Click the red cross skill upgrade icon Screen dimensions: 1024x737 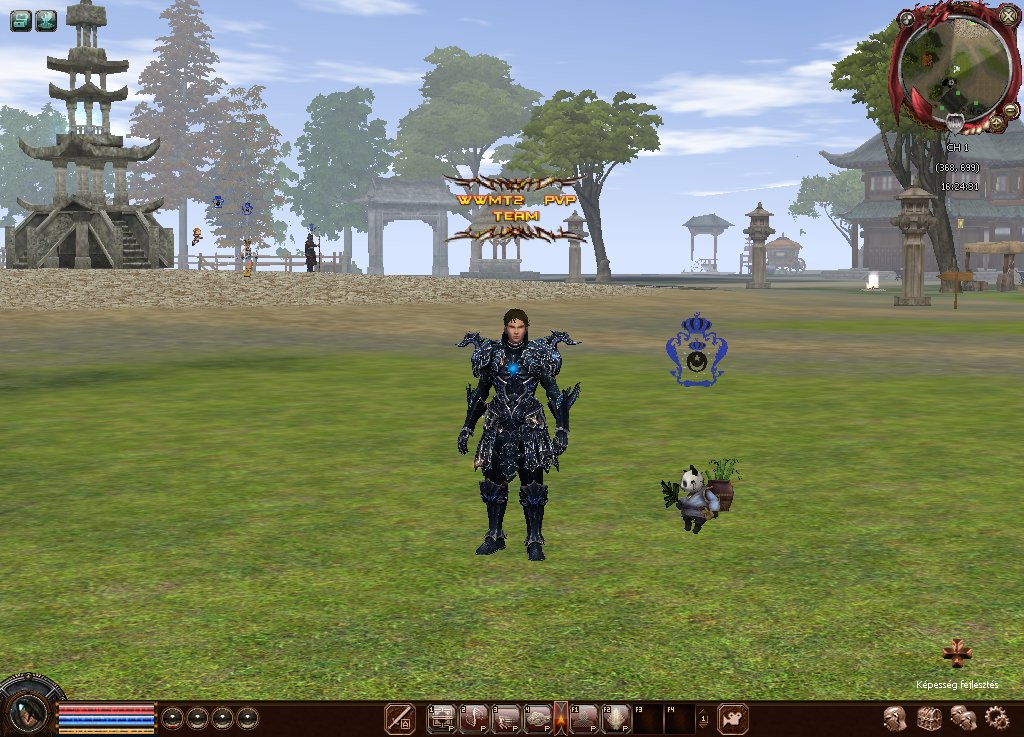(957, 654)
